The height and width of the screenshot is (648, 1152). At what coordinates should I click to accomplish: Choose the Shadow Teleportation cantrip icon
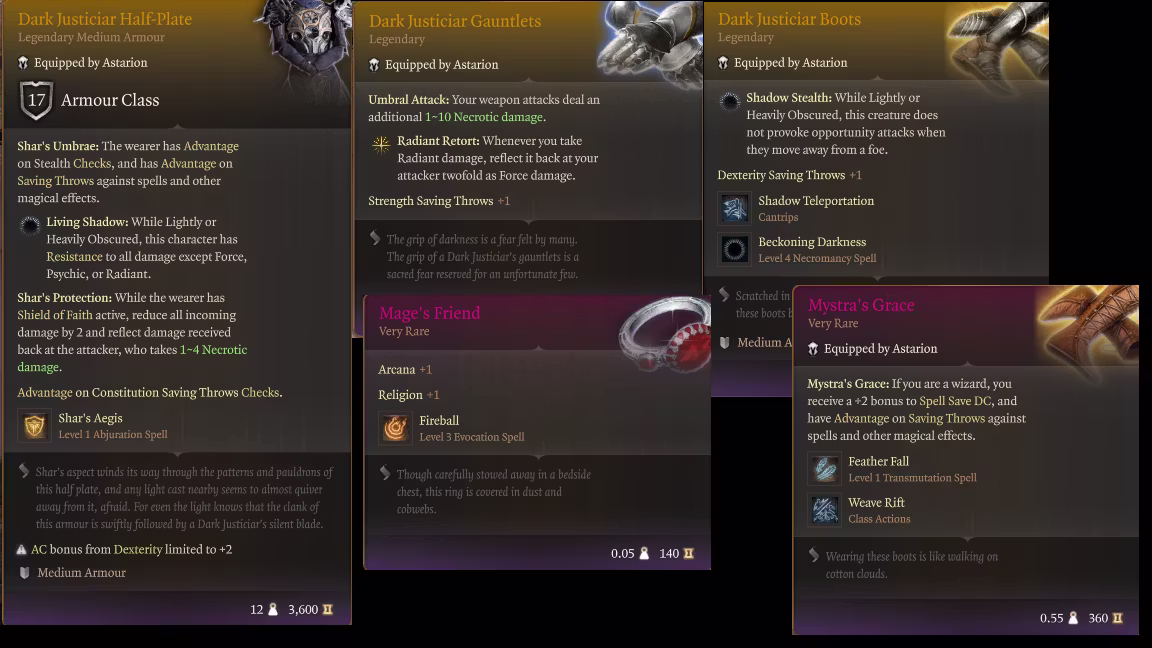(735, 208)
